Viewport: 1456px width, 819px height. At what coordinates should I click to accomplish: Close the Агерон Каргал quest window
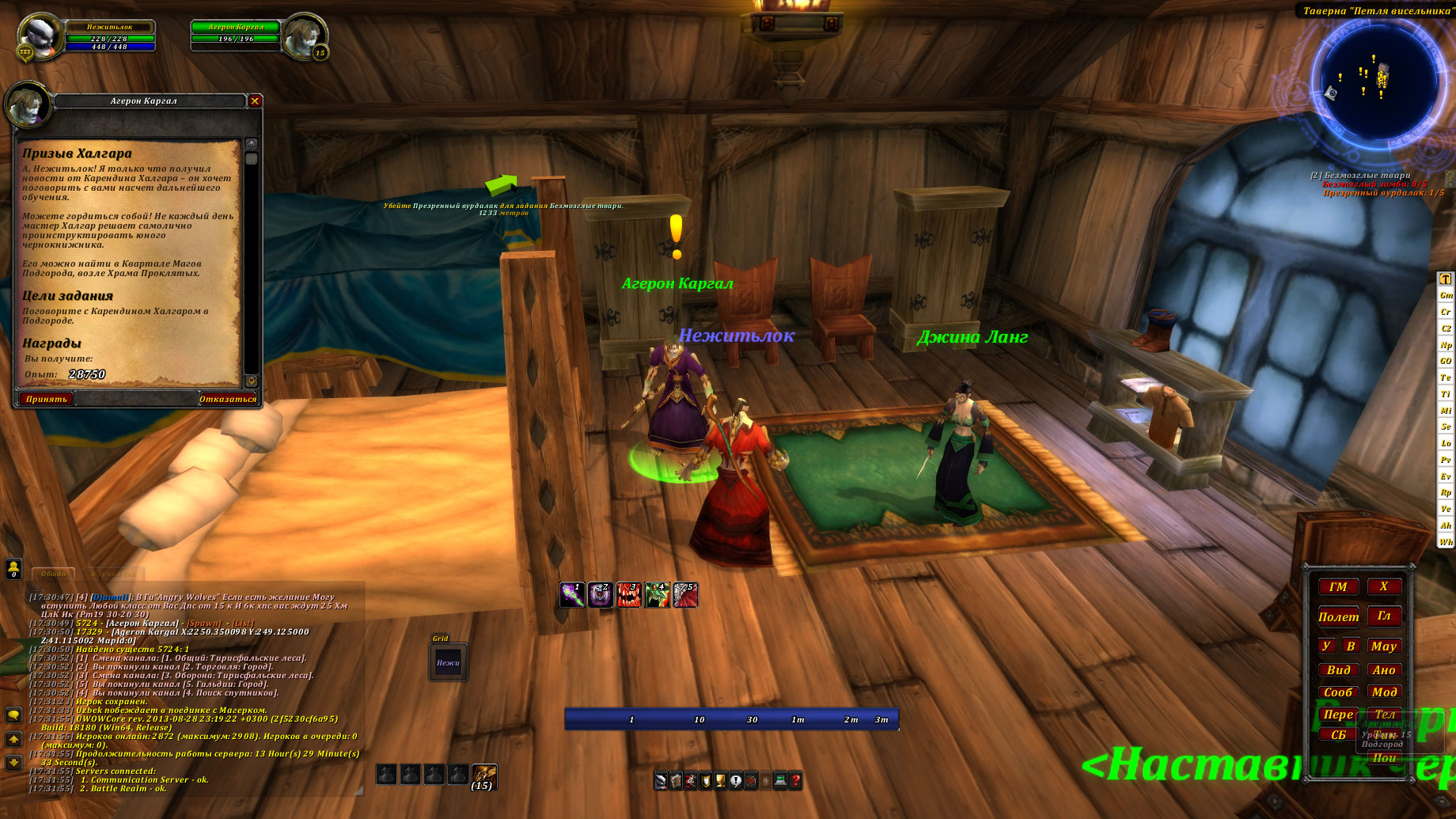(255, 100)
